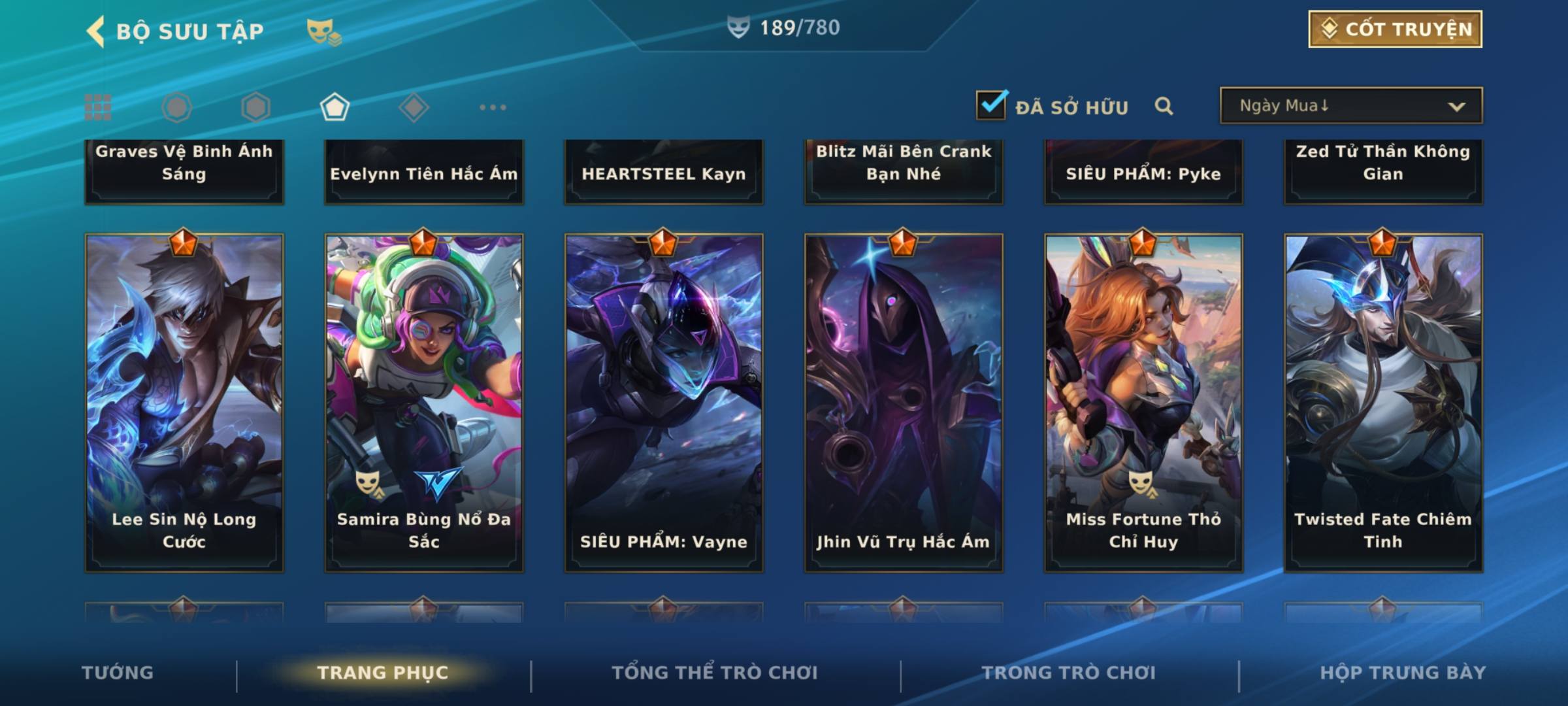Open the Trong Trò Chơi tab

pyautogui.click(x=1069, y=673)
